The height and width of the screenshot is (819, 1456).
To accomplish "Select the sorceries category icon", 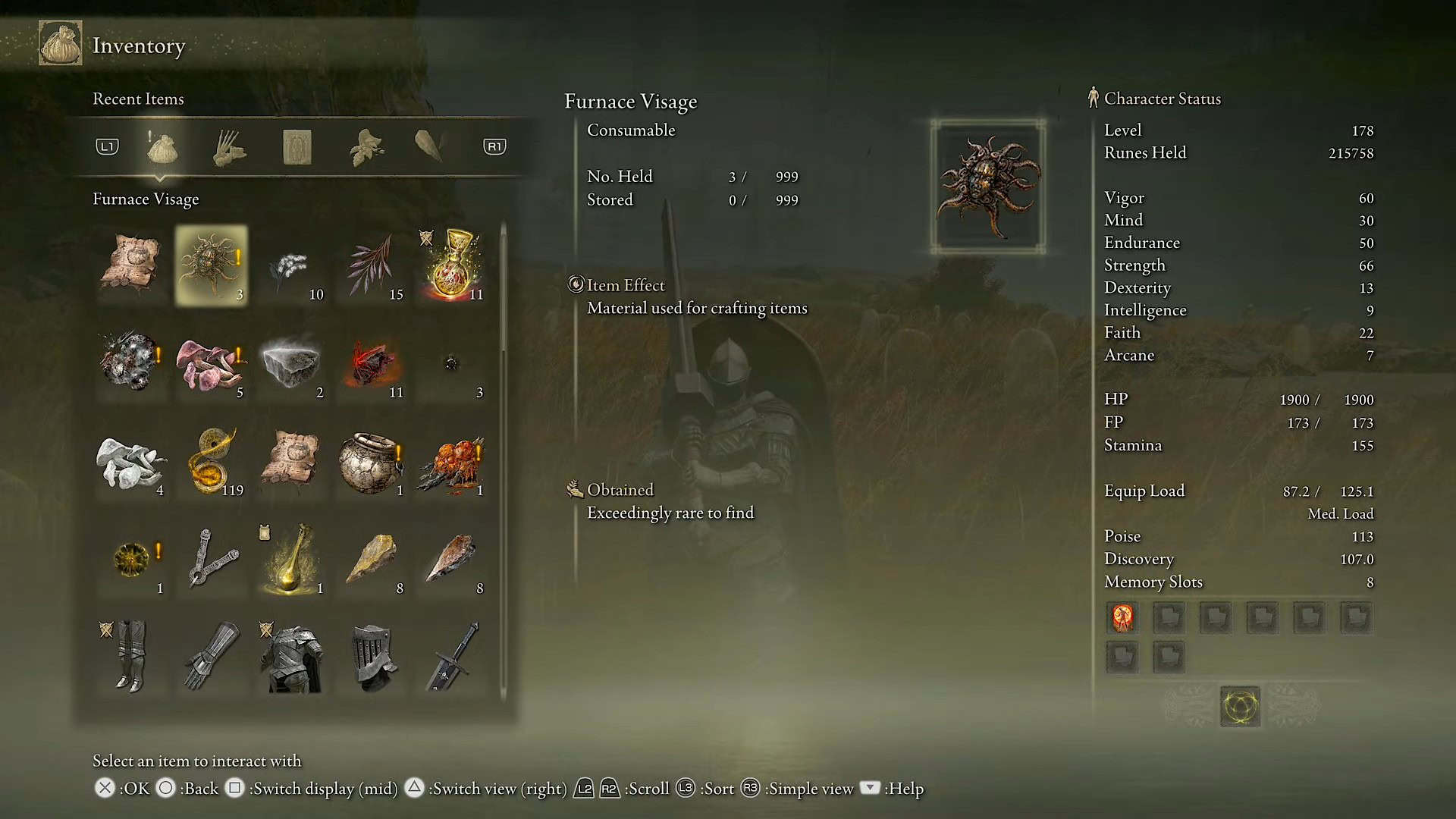I will [x=431, y=144].
